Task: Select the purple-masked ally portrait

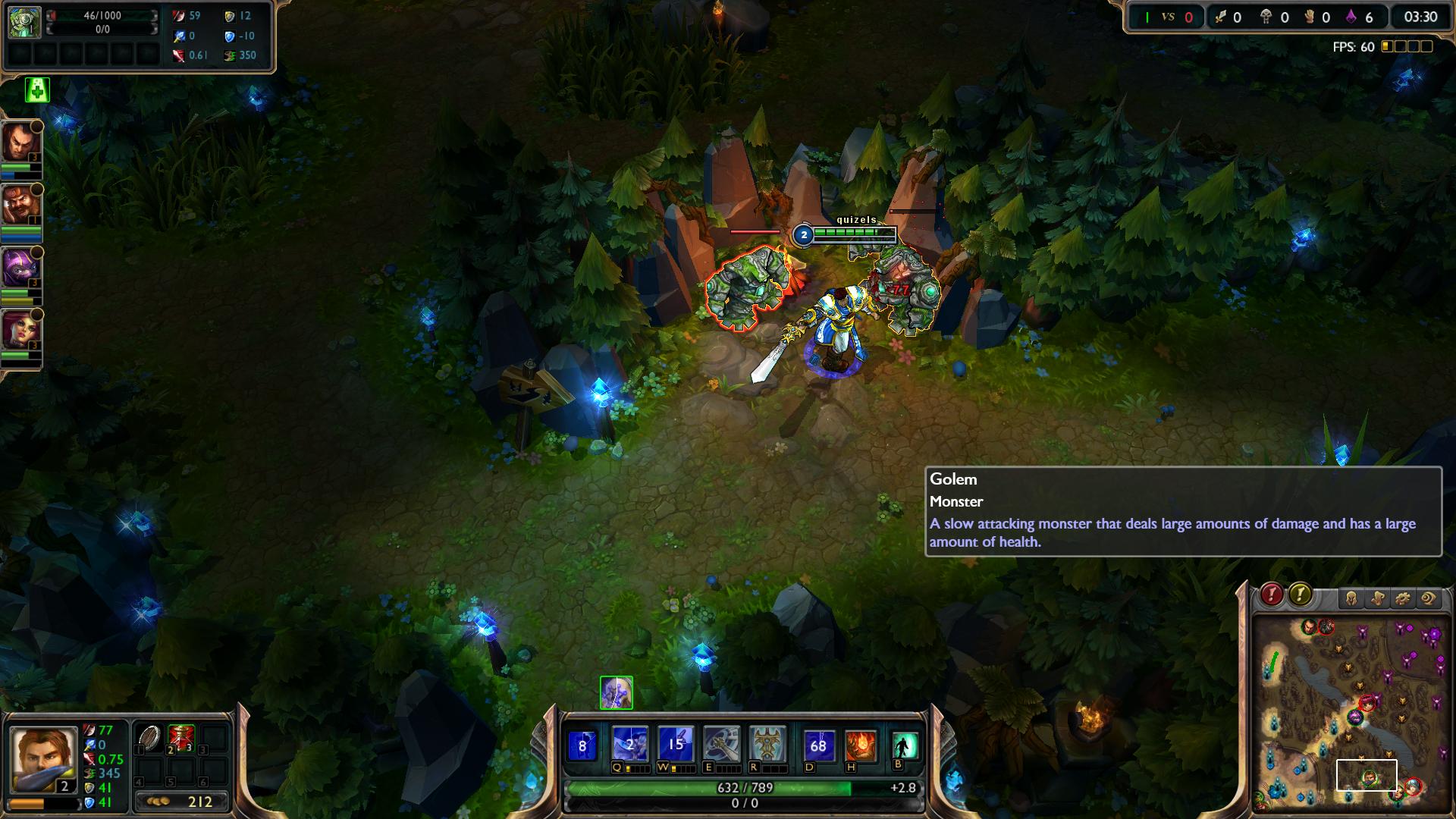Action: pos(20,268)
